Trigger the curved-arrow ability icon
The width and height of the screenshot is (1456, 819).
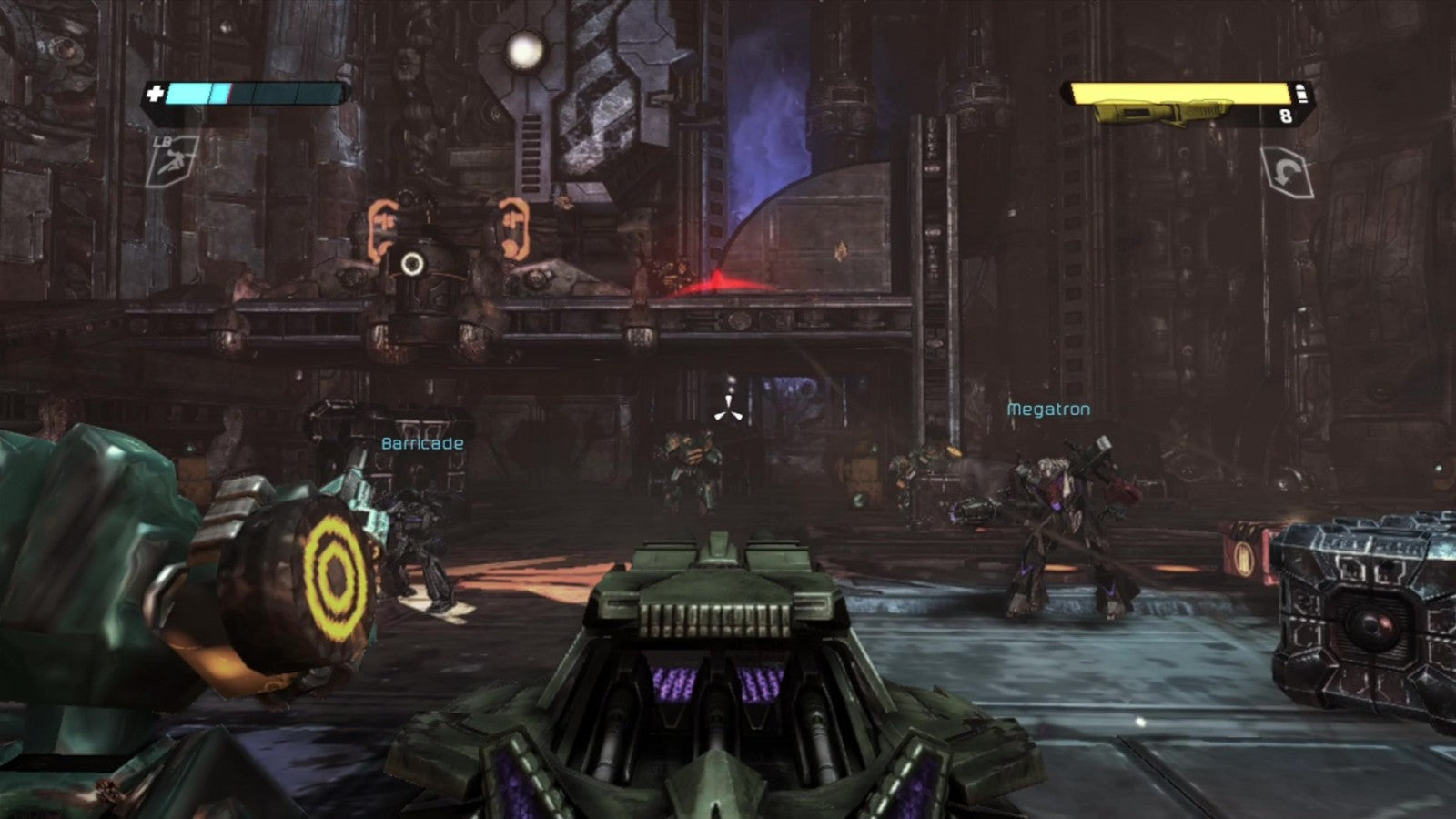pyautogui.click(x=1287, y=172)
